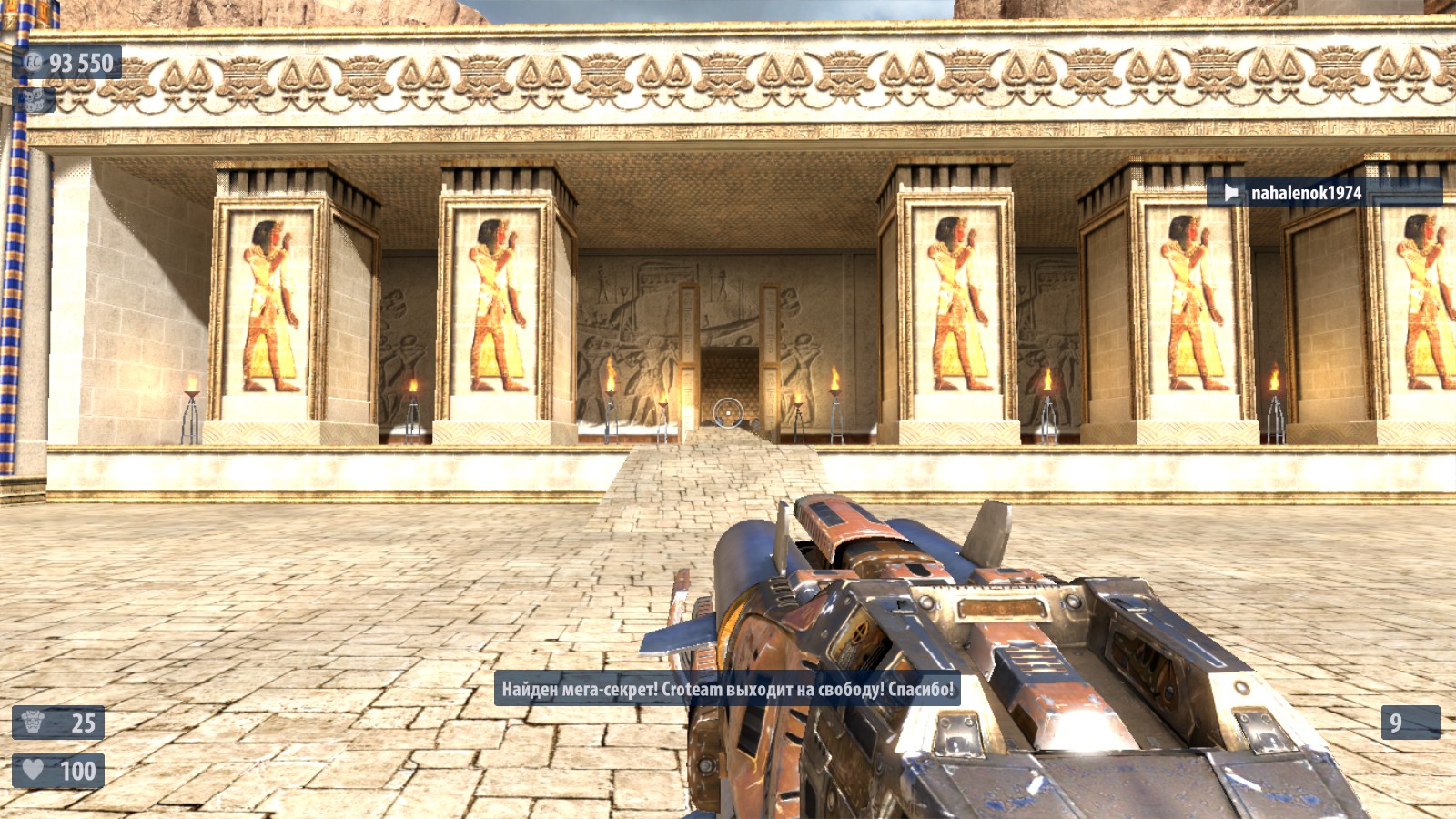This screenshot has height=819, width=1456.
Task: Click the nahalenok1974 player name tag
Action: coord(1305,193)
